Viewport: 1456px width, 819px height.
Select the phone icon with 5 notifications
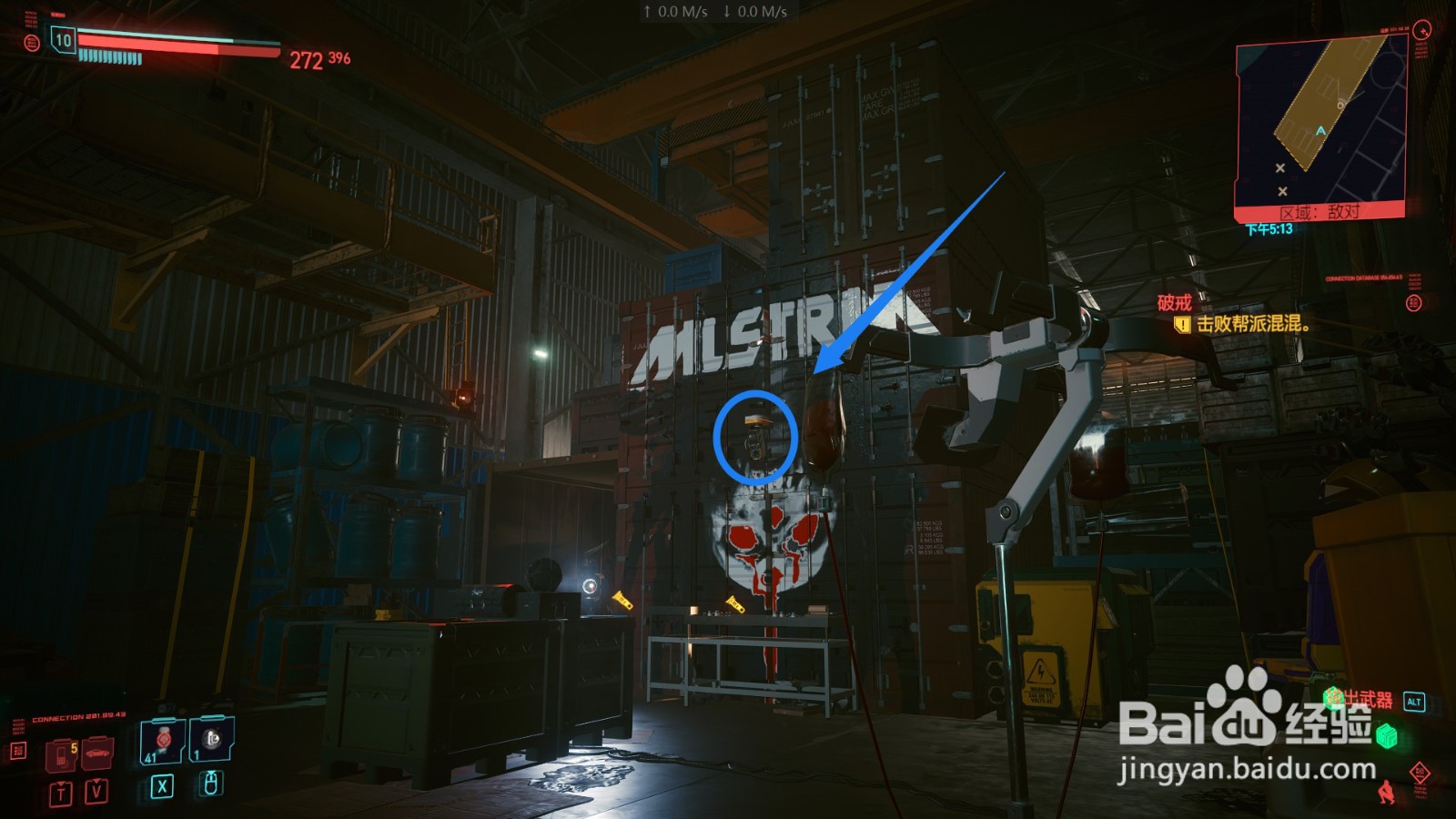62,753
